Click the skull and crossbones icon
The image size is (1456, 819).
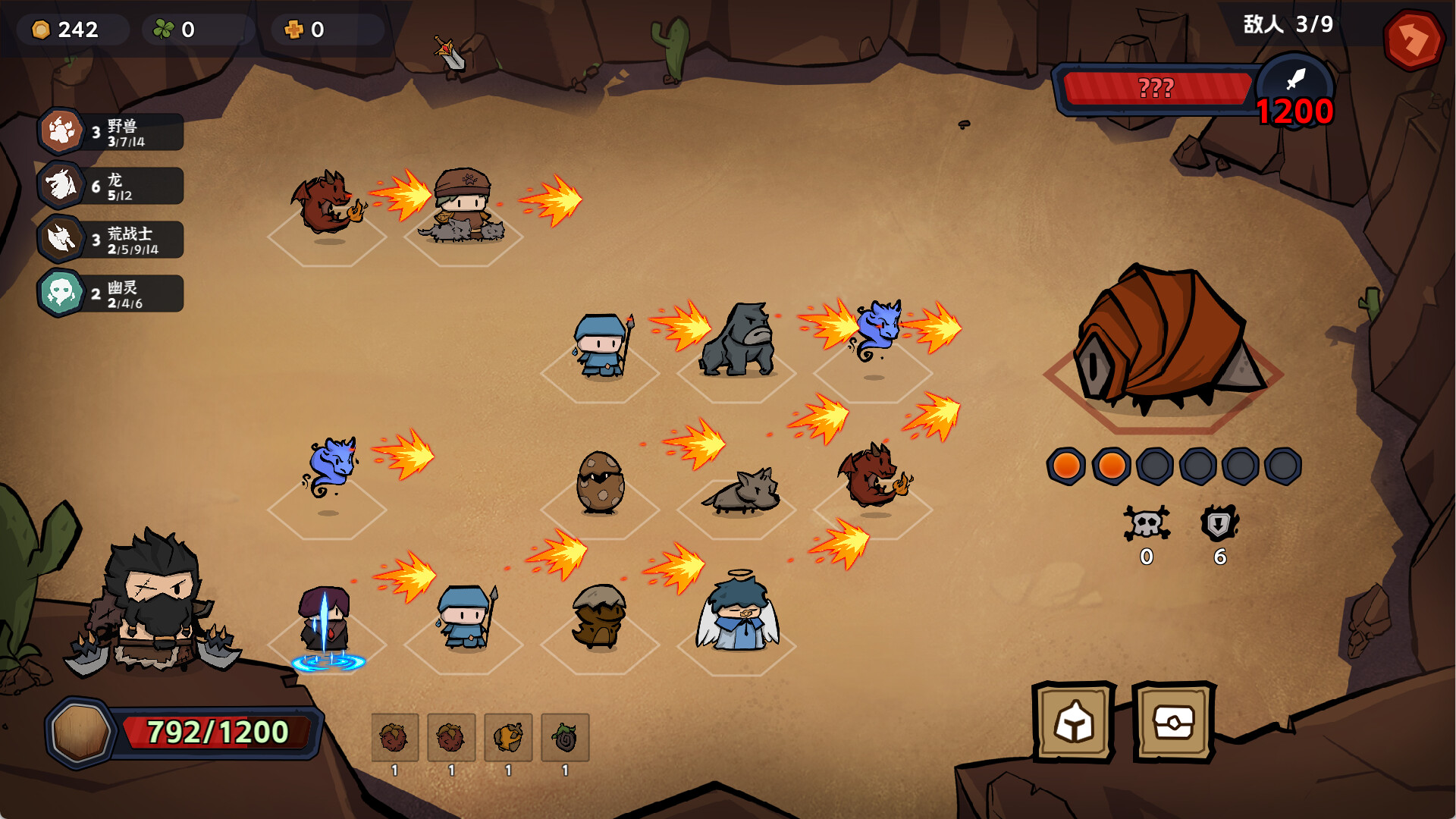click(1146, 523)
